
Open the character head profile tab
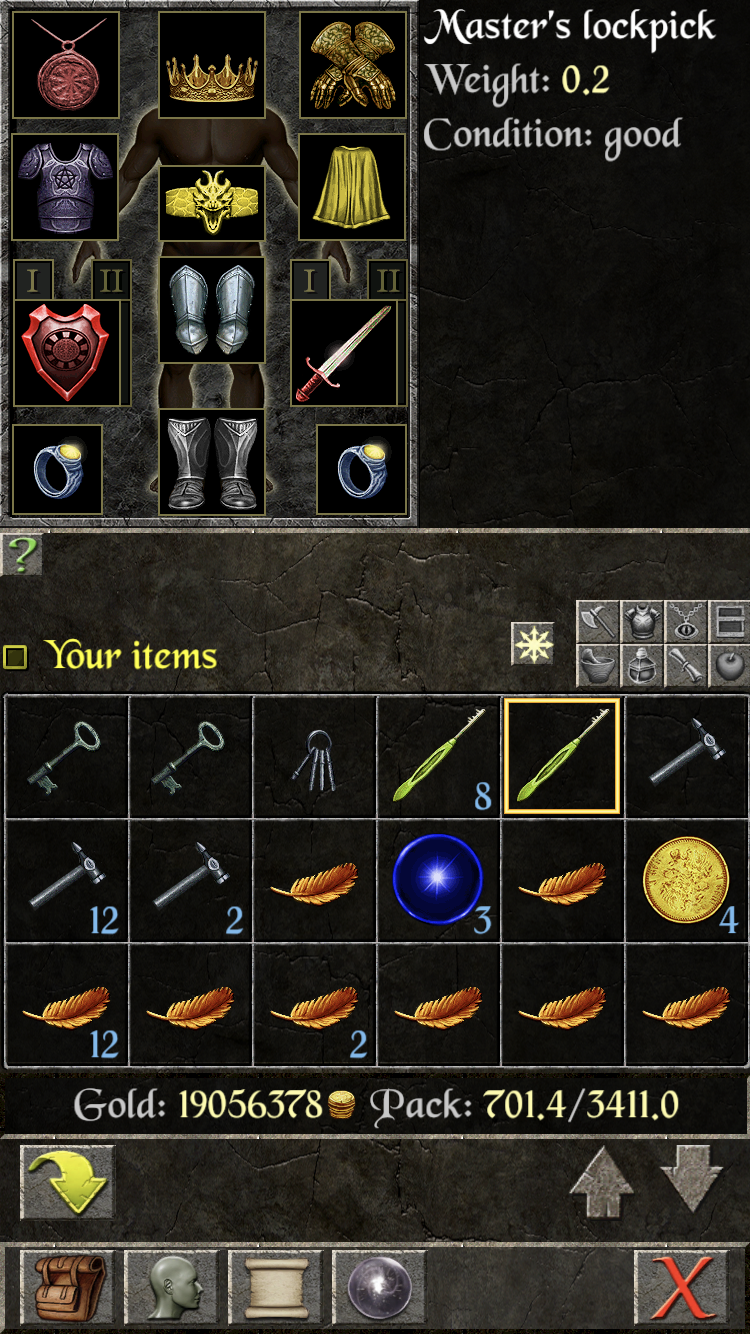click(x=173, y=1286)
